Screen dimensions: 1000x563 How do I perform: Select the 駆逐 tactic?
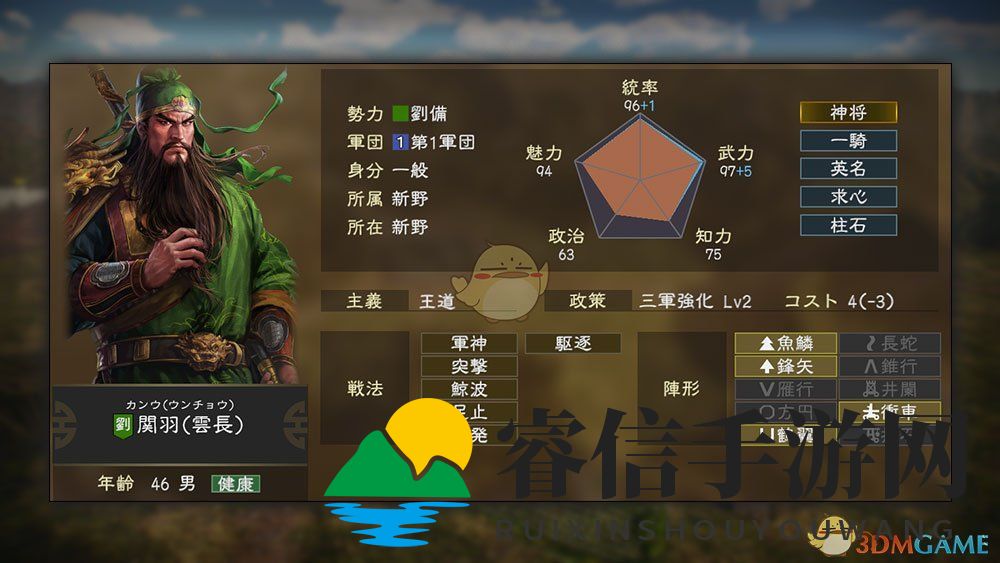coord(573,344)
